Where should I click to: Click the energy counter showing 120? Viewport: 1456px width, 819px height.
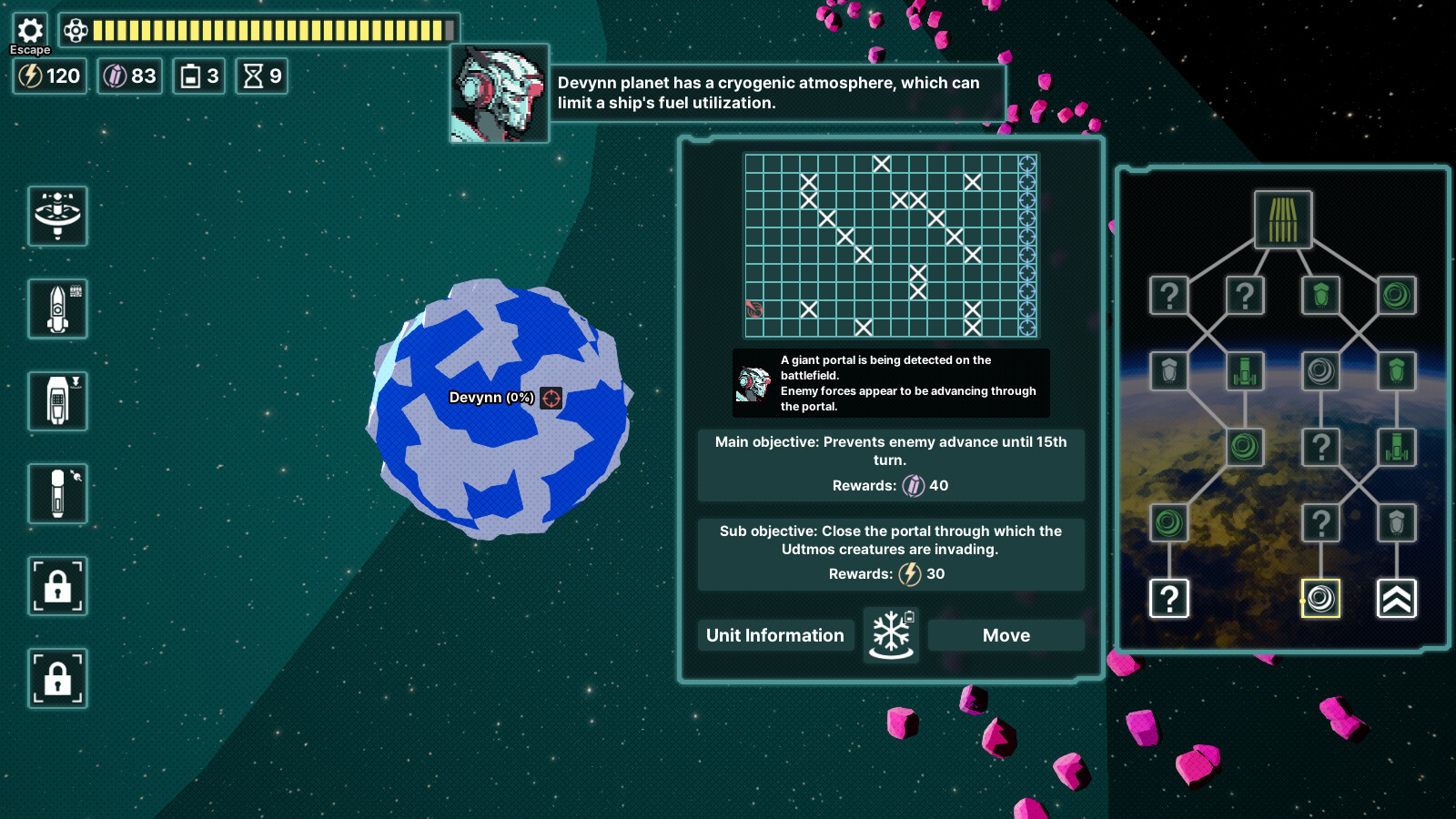click(49, 76)
